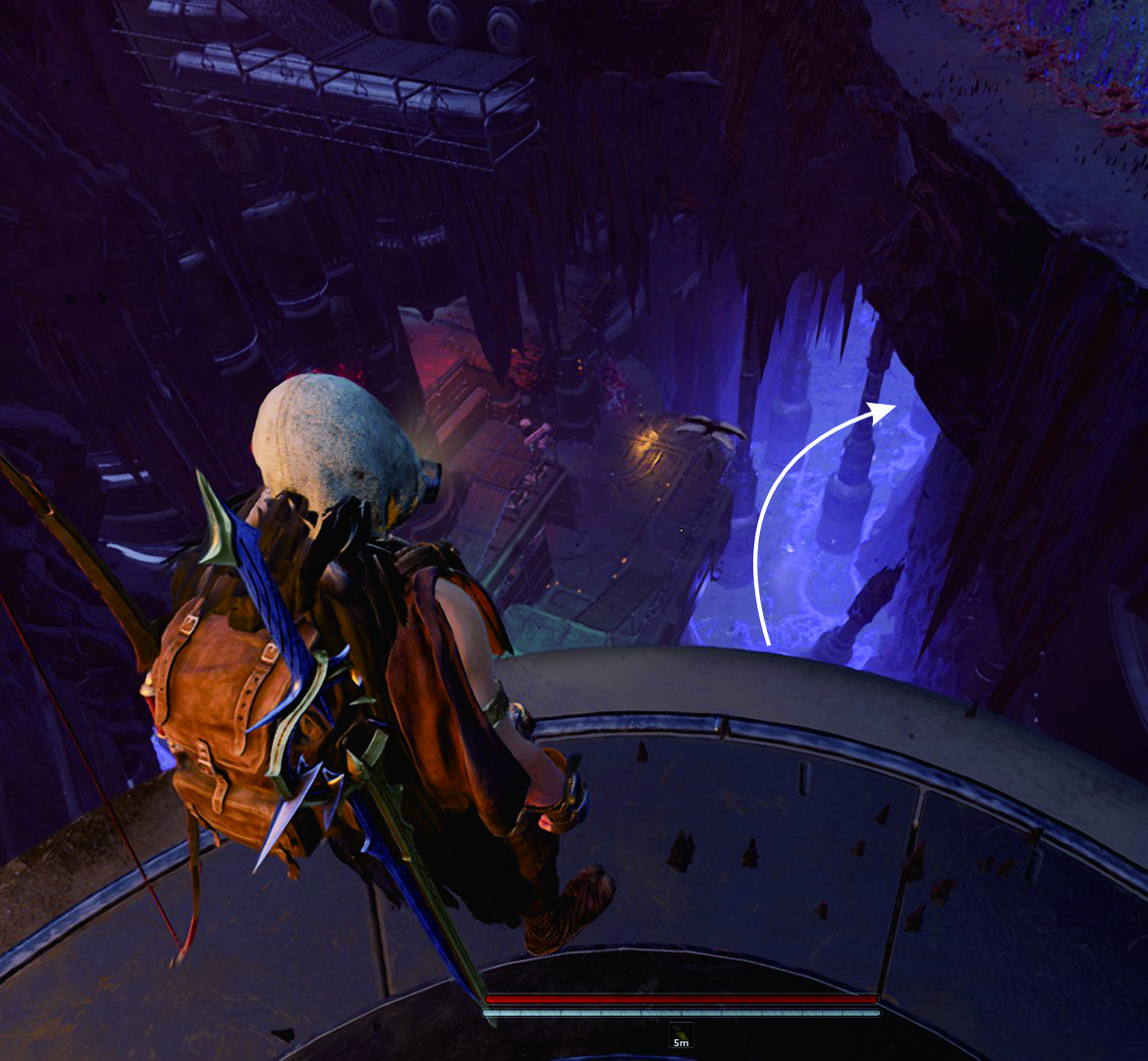Select the buff icon showing 5m

(682, 1034)
